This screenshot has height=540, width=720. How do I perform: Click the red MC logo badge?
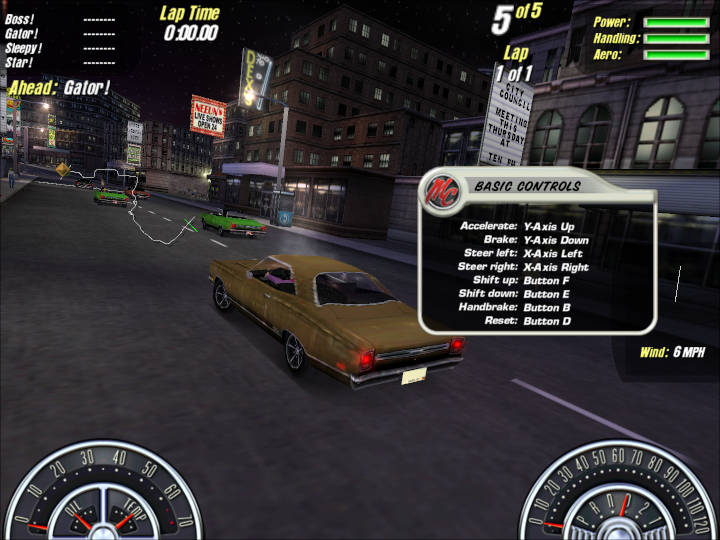pyautogui.click(x=441, y=189)
